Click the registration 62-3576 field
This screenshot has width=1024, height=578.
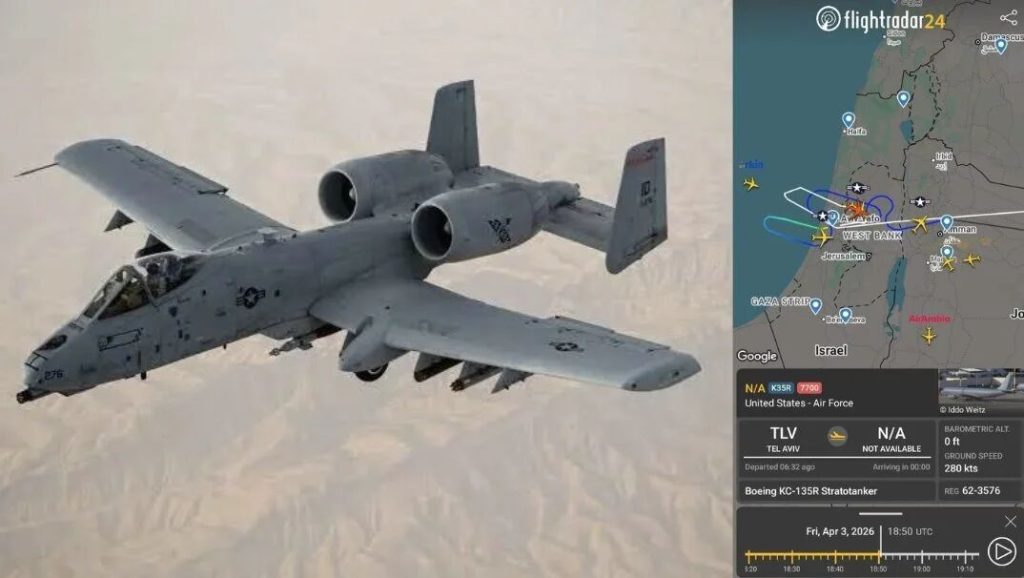[x=979, y=491]
